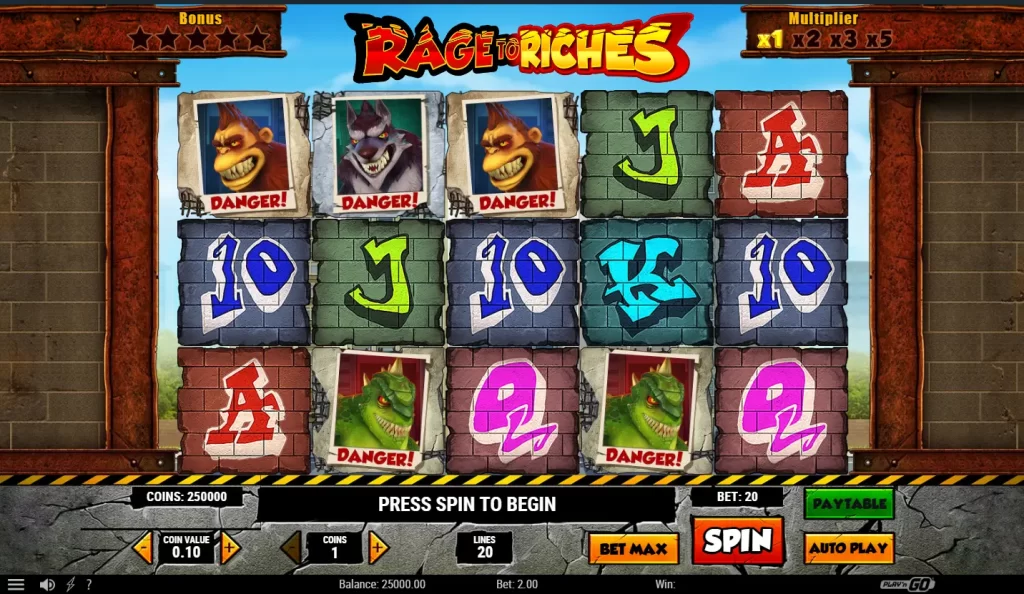Decrease the coin value with the minus arrow

pos(143,547)
